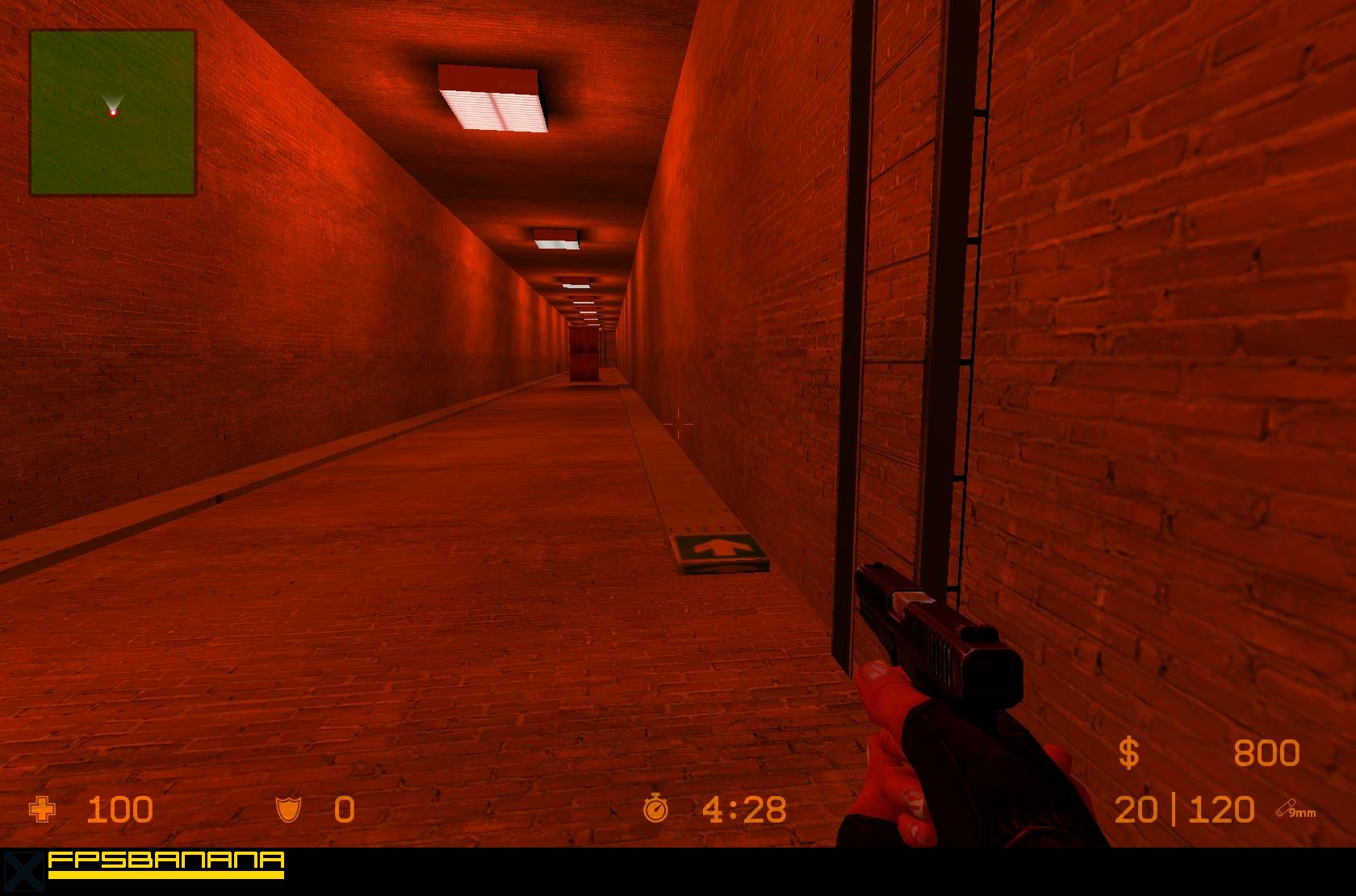Viewport: 1356px width, 896px height.
Task: Click the dollar sign money icon
Action: 1131,752
